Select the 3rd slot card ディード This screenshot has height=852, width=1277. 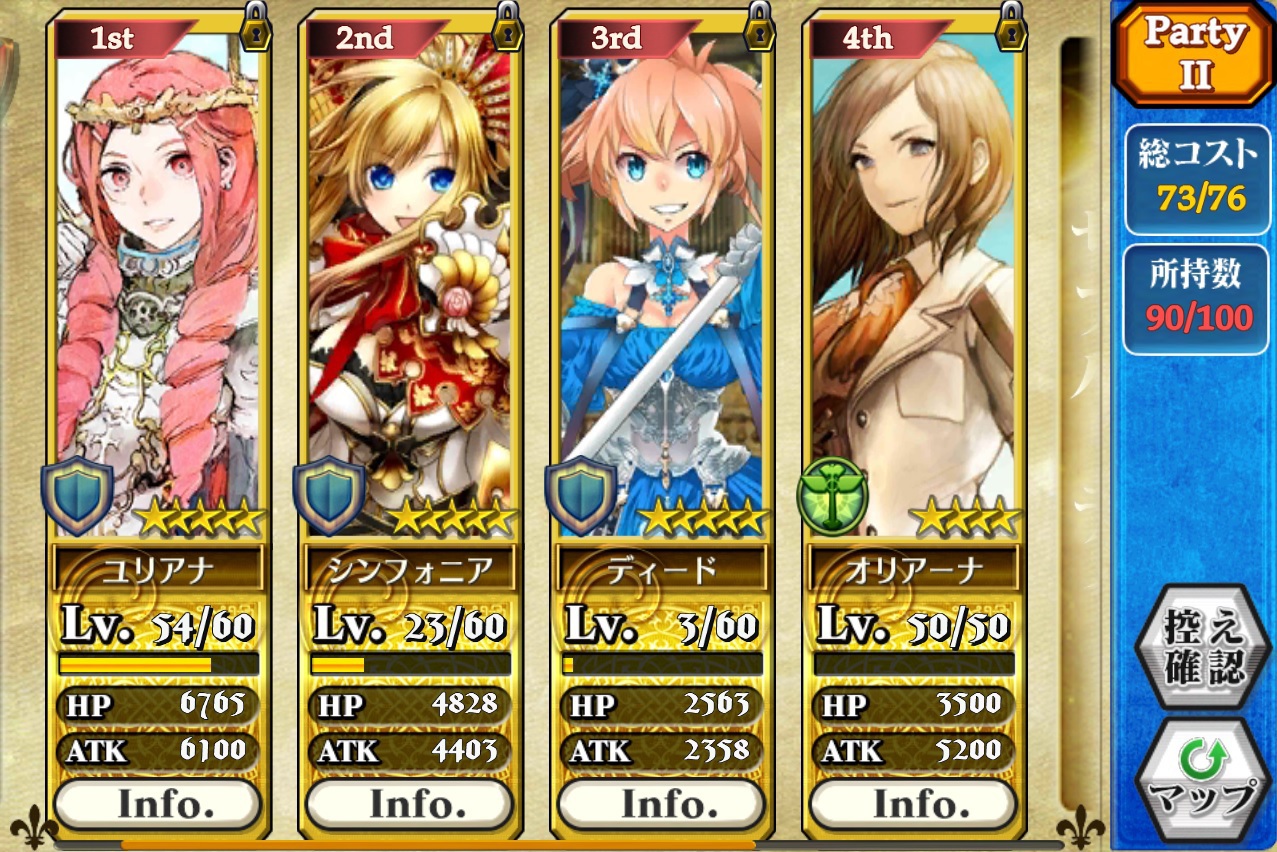661,280
